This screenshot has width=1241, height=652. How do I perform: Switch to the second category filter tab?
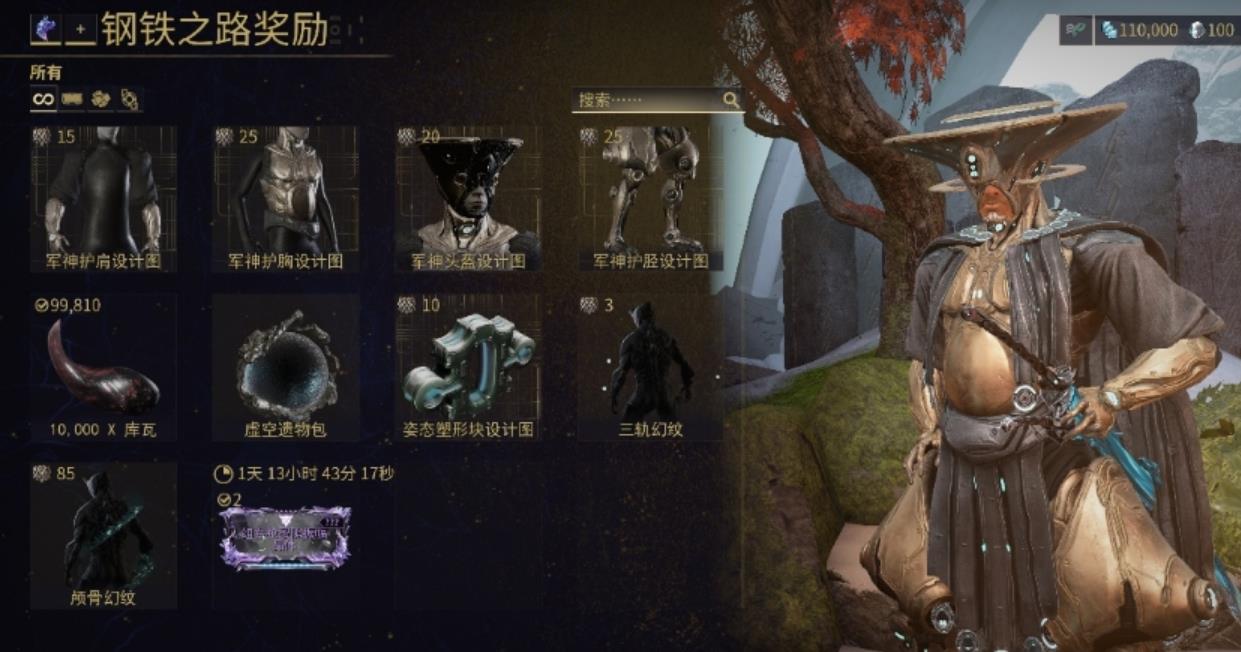click(71, 99)
